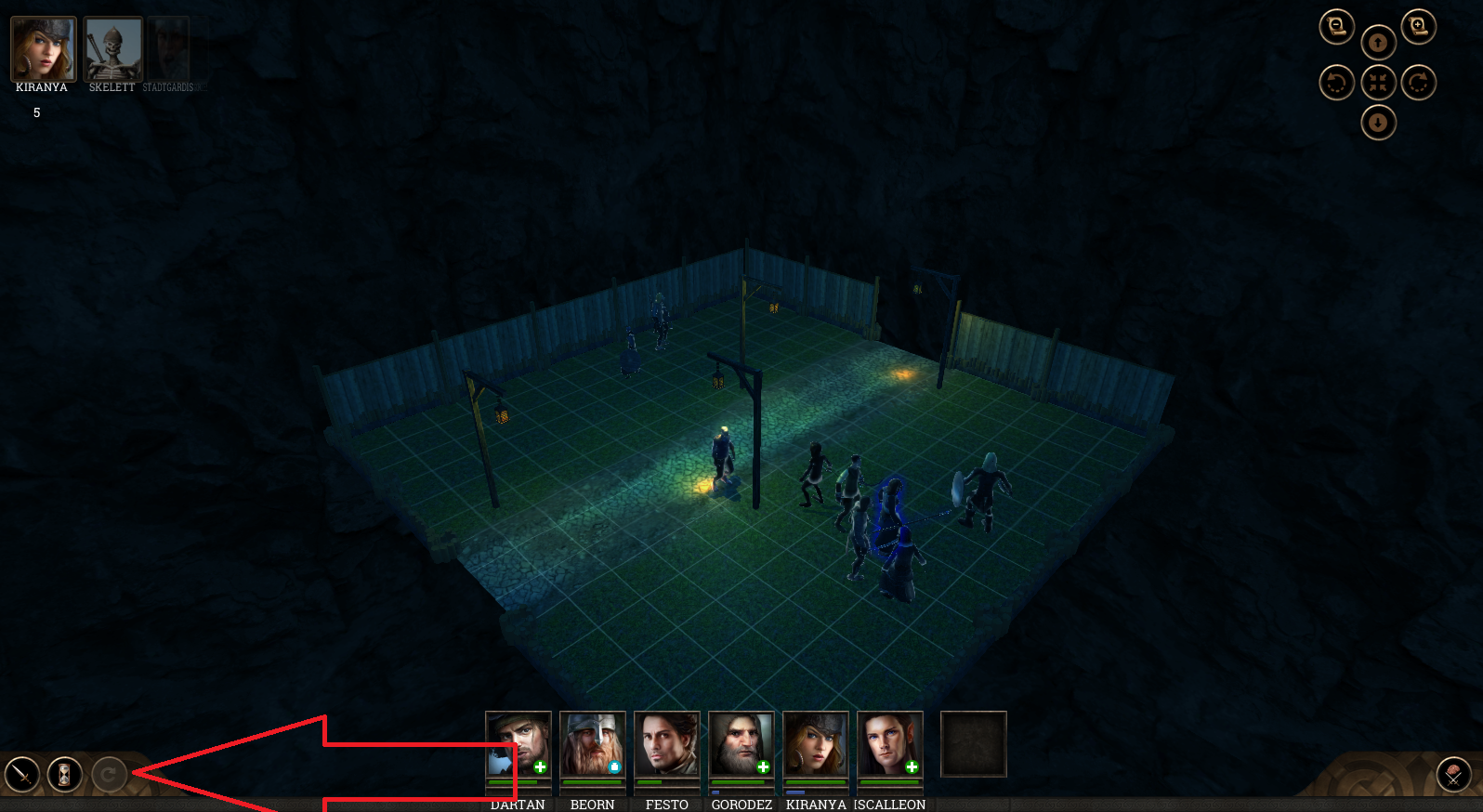The image size is (1483, 812).
Task: Click the zoom-in scroll button
Action: pos(1418,27)
